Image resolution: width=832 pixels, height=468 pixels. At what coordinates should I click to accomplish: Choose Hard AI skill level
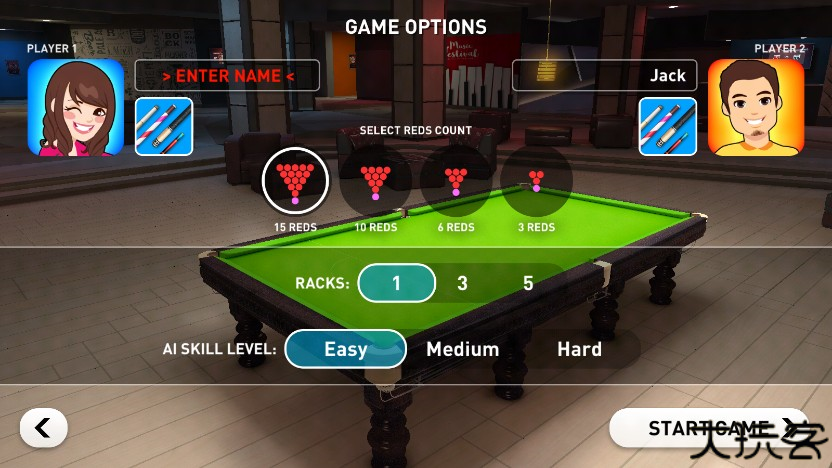click(x=579, y=349)
